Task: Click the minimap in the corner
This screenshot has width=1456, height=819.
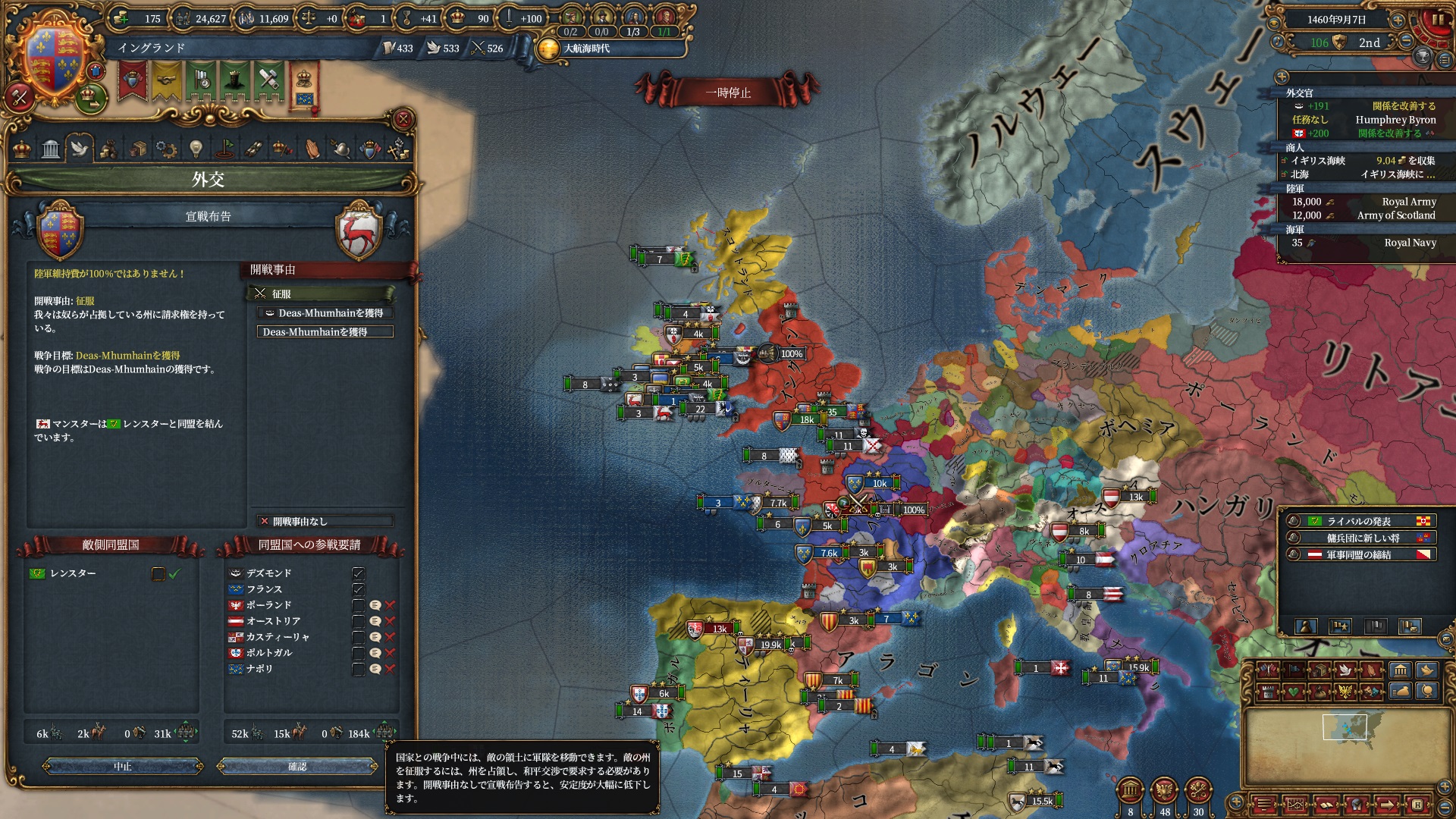Action: (1350, 739)
